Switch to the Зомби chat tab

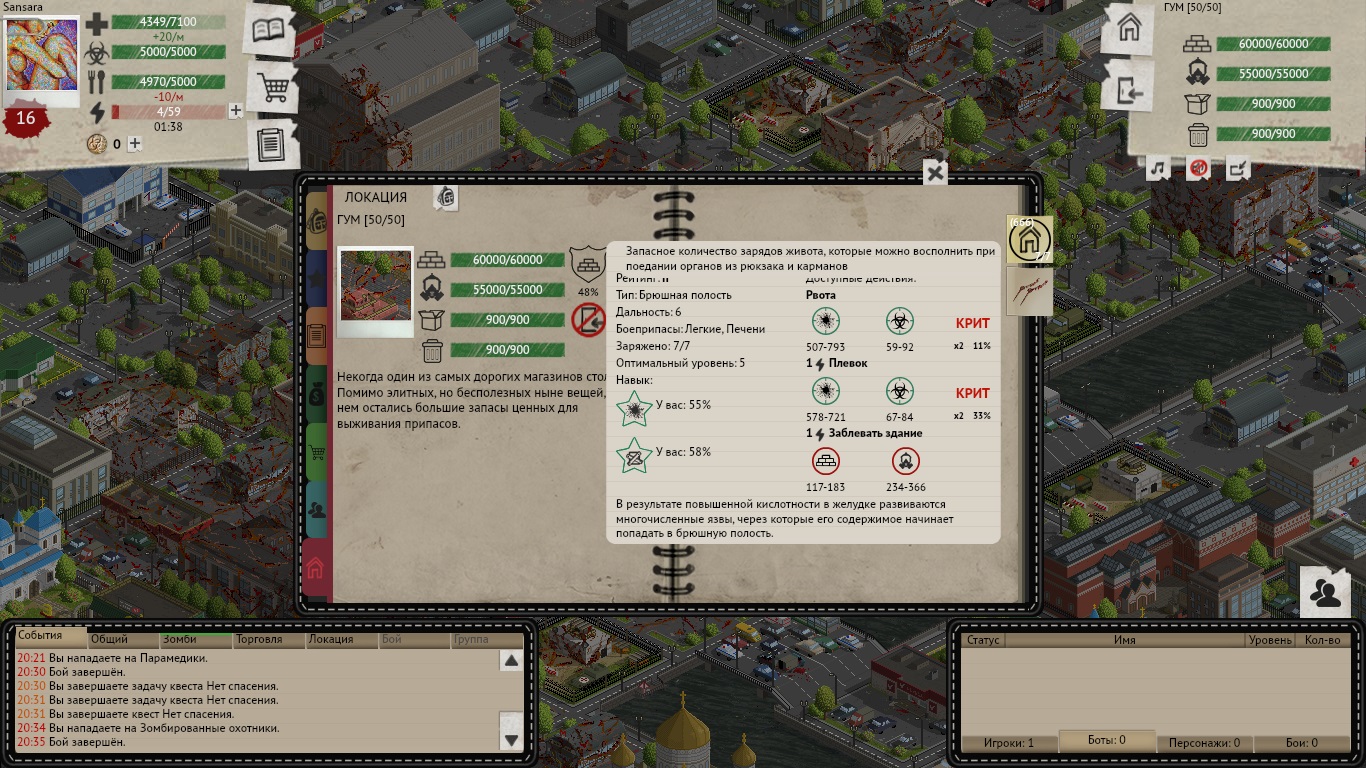click(180, 639)
